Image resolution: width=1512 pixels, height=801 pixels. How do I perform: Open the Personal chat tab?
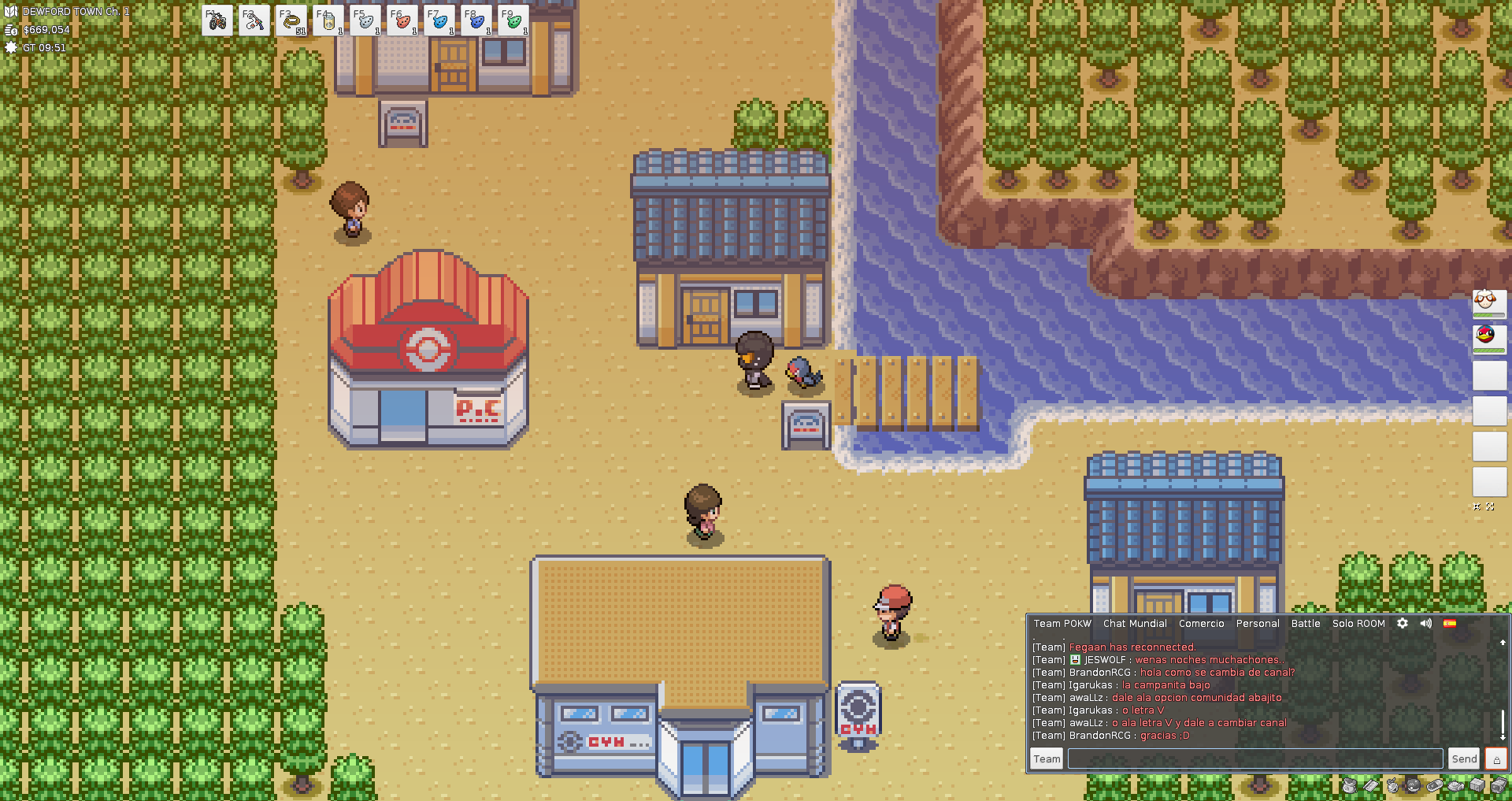pyautogui.click(x=1258, y=623)
